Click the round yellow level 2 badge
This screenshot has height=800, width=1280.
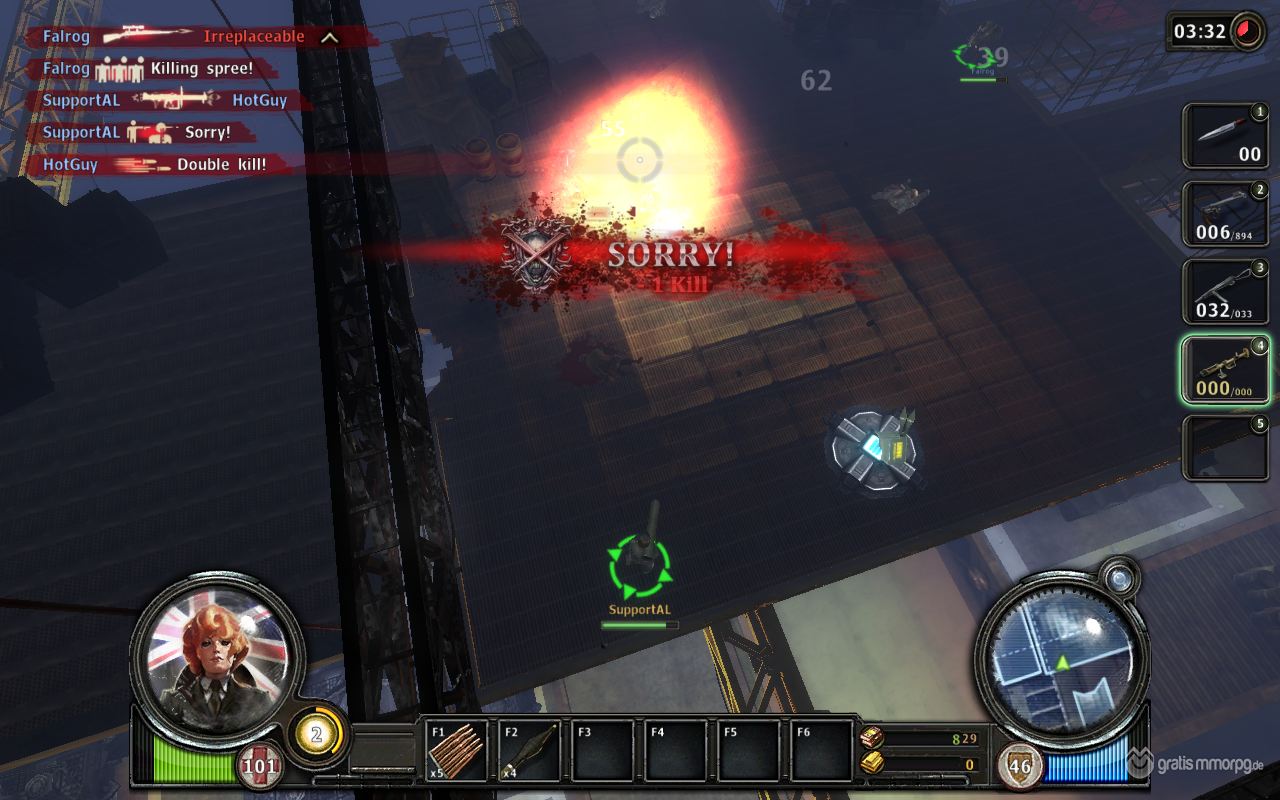[x=317, y=735]
